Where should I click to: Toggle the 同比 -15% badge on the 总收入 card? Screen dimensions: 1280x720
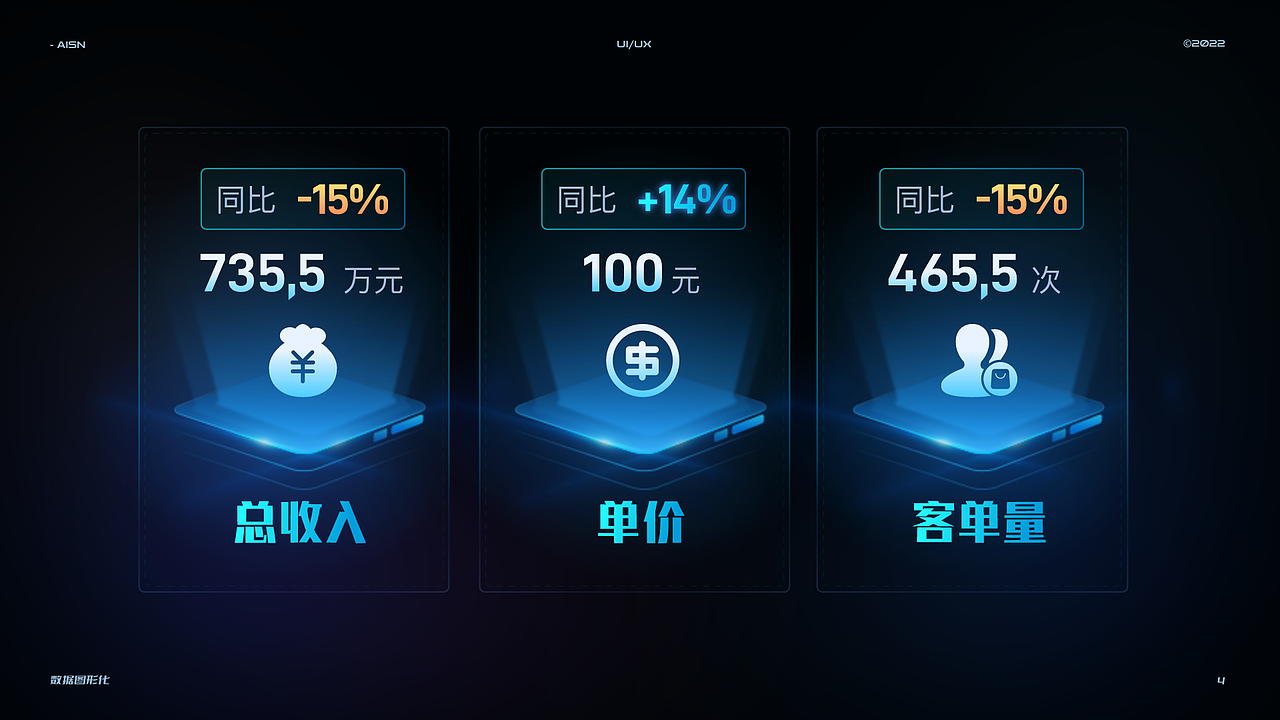tap(303, 198)
